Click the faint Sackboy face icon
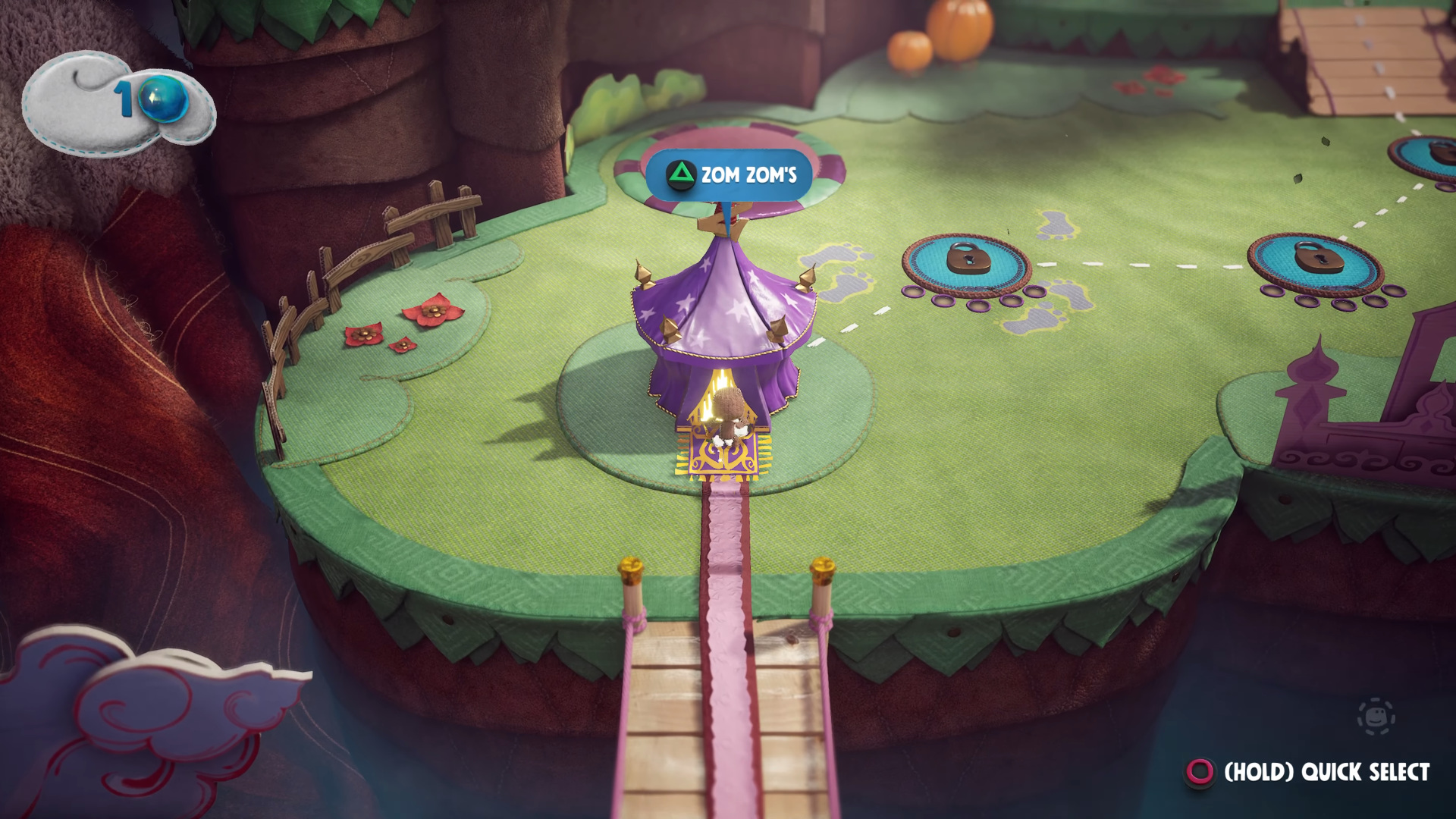The width and height of the screenshot is (1456, 819). click(x=1376, y=717)
